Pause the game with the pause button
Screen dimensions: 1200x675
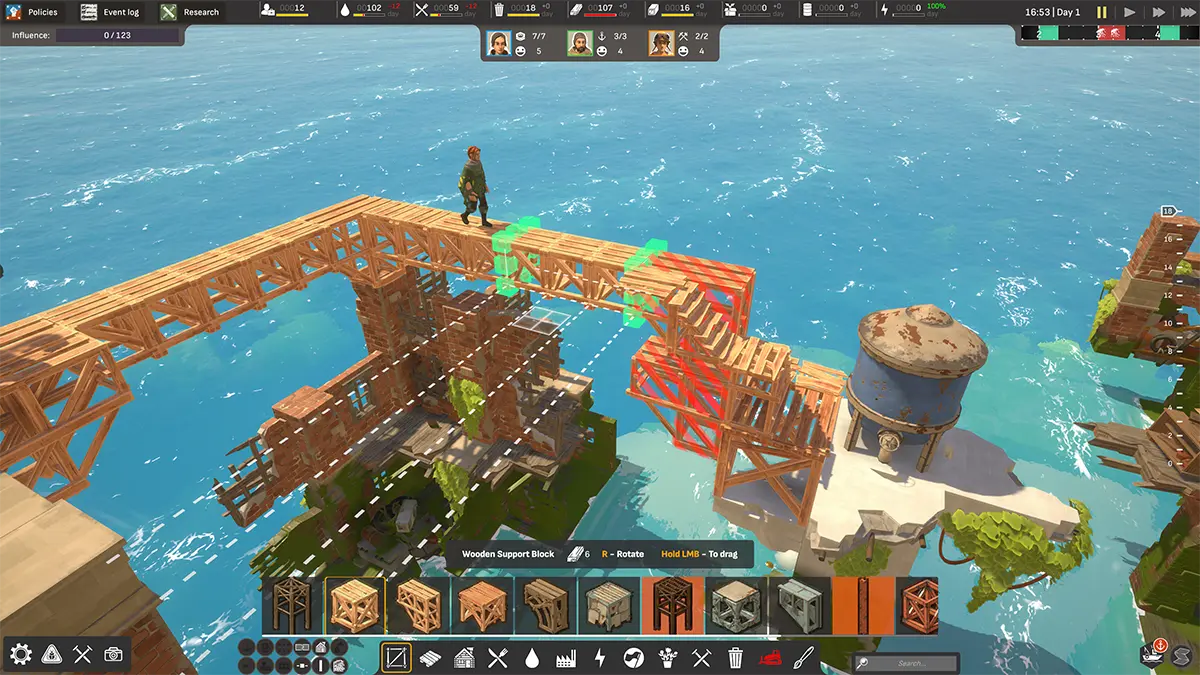pyautogui.click(x=1102, y=12)
